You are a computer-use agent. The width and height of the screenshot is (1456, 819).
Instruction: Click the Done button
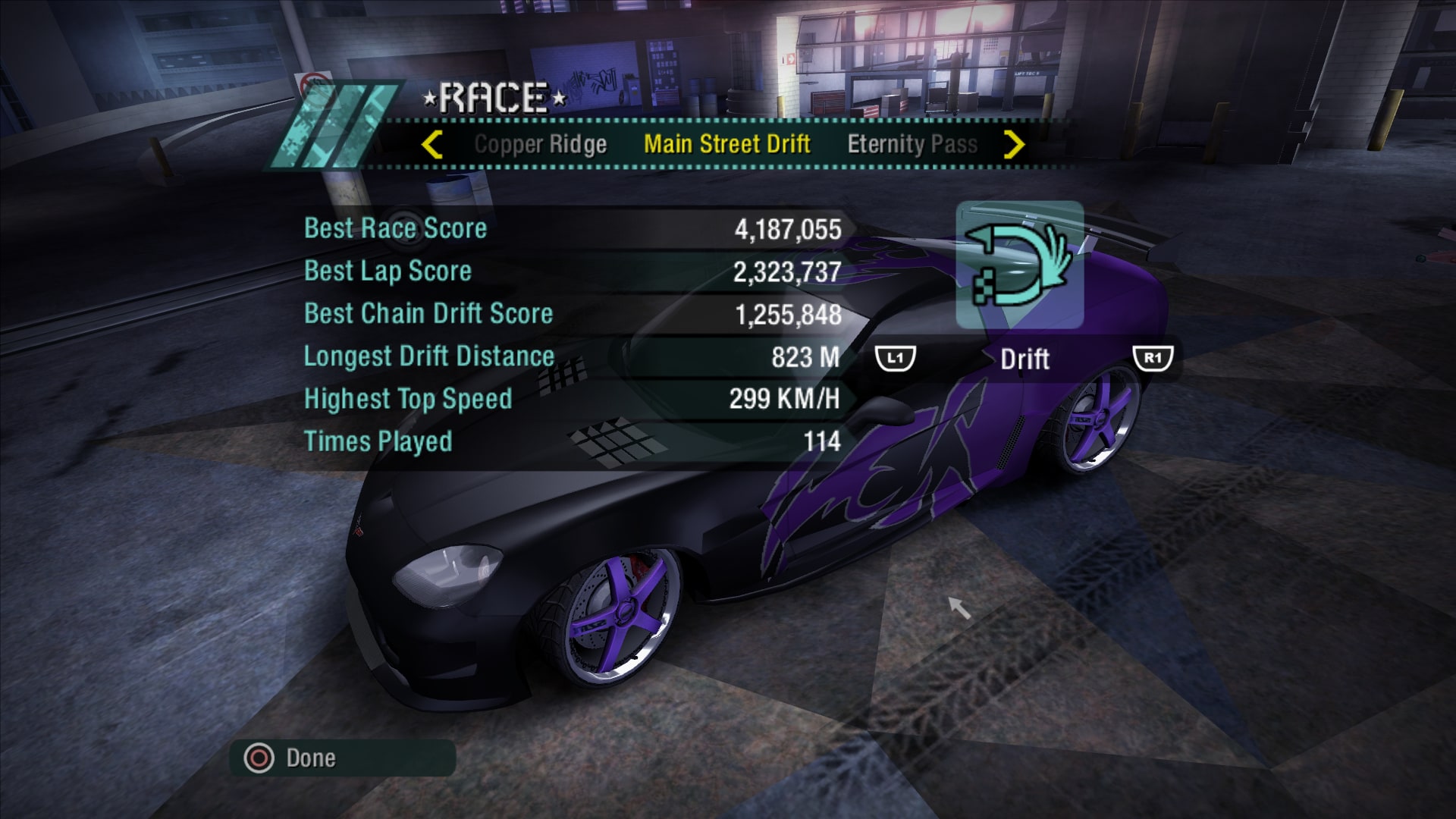tap(310, 758)
